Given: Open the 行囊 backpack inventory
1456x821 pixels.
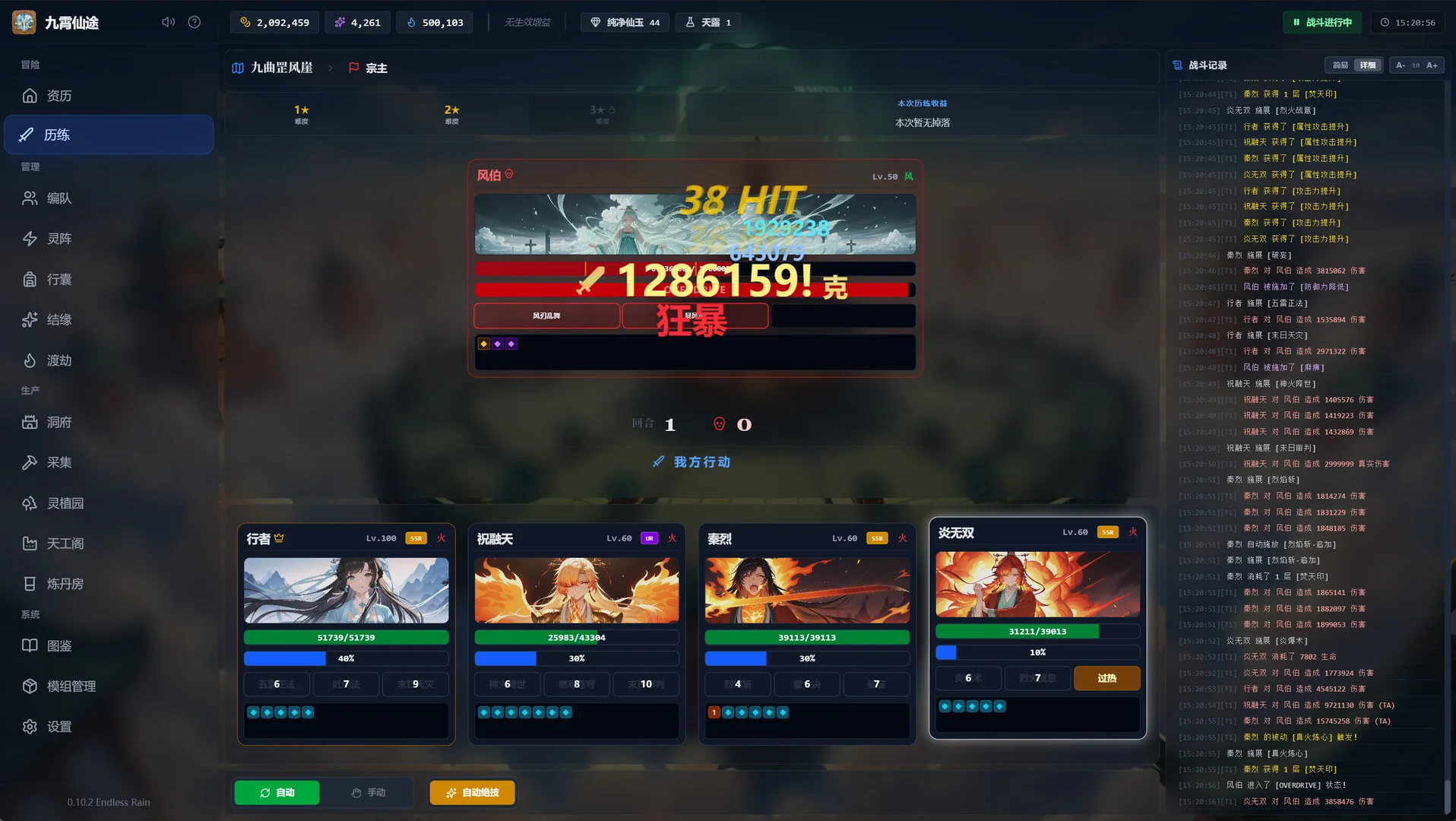Looking at the screenshot, I should (57, 279).
